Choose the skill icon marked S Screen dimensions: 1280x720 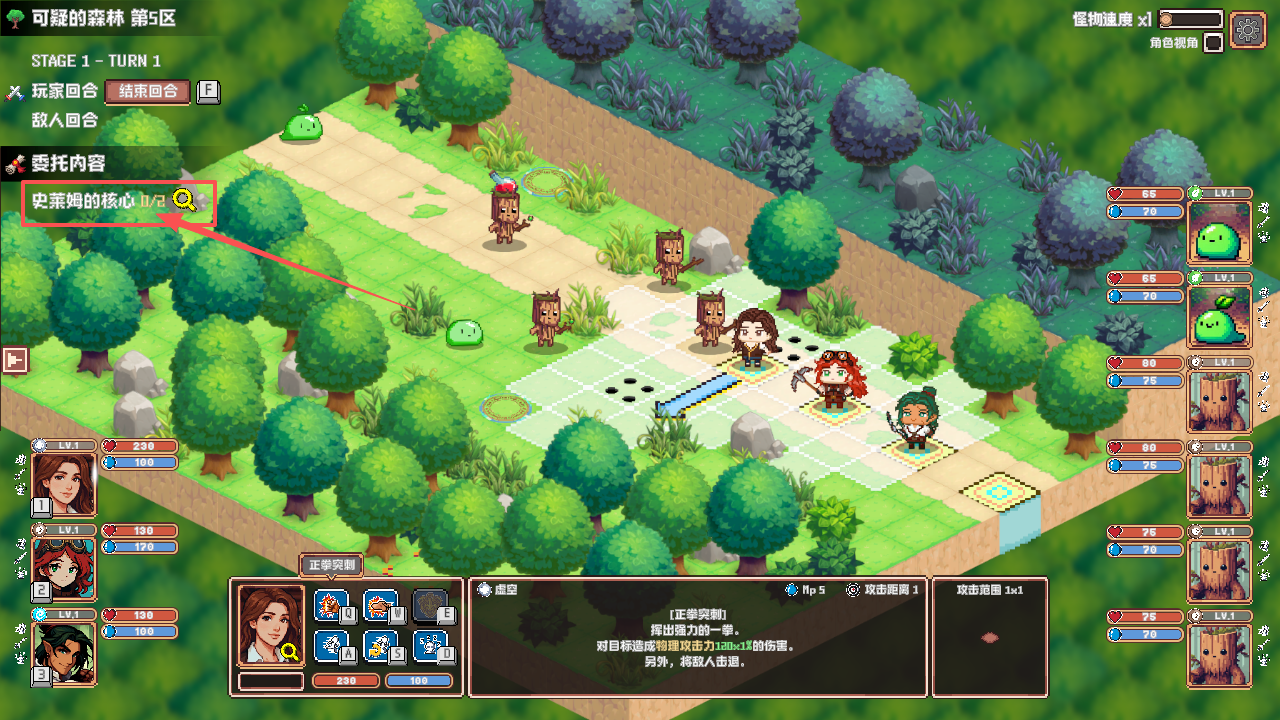click(379, 646)
